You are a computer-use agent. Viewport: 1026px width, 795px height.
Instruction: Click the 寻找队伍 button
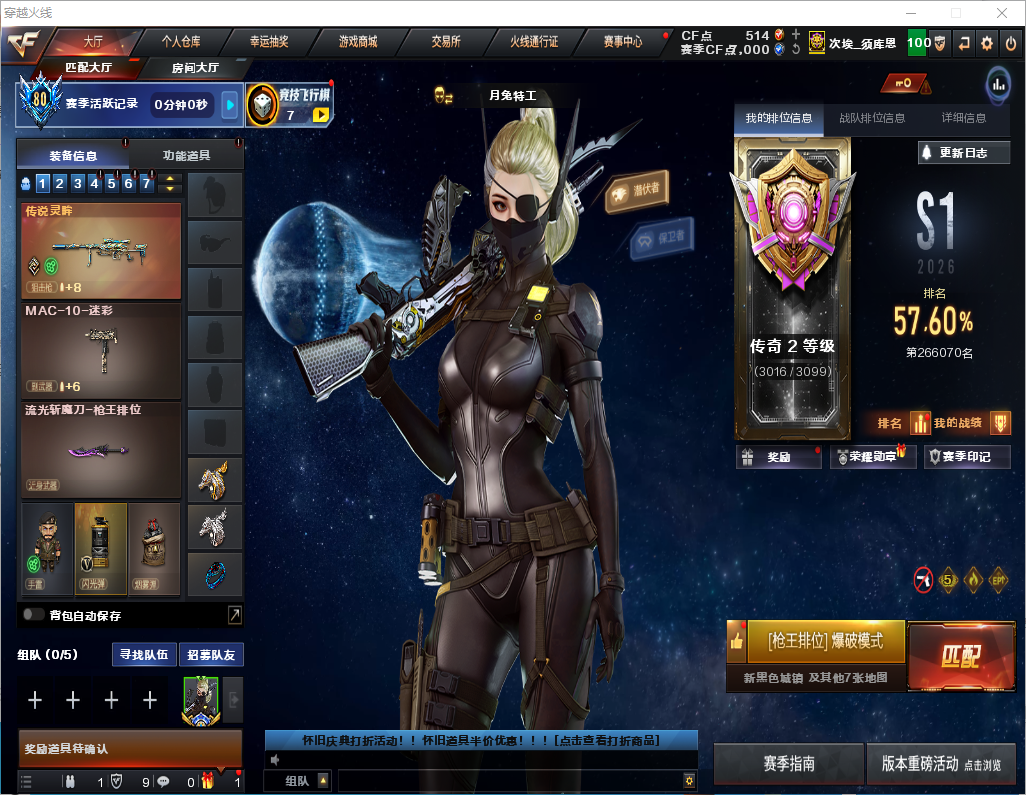[142, 655]
